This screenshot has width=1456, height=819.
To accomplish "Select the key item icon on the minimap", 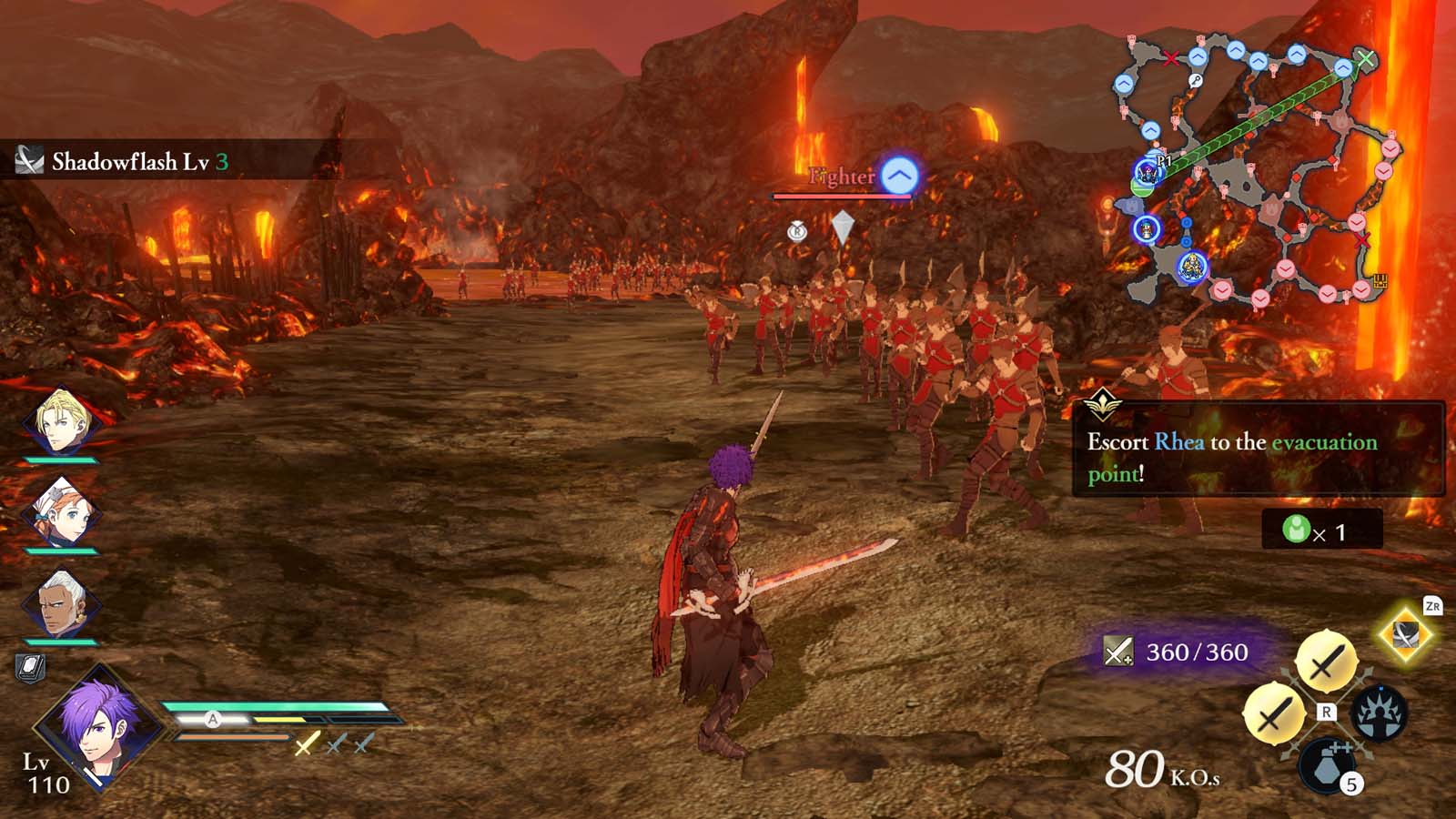I will [1197, 79].
